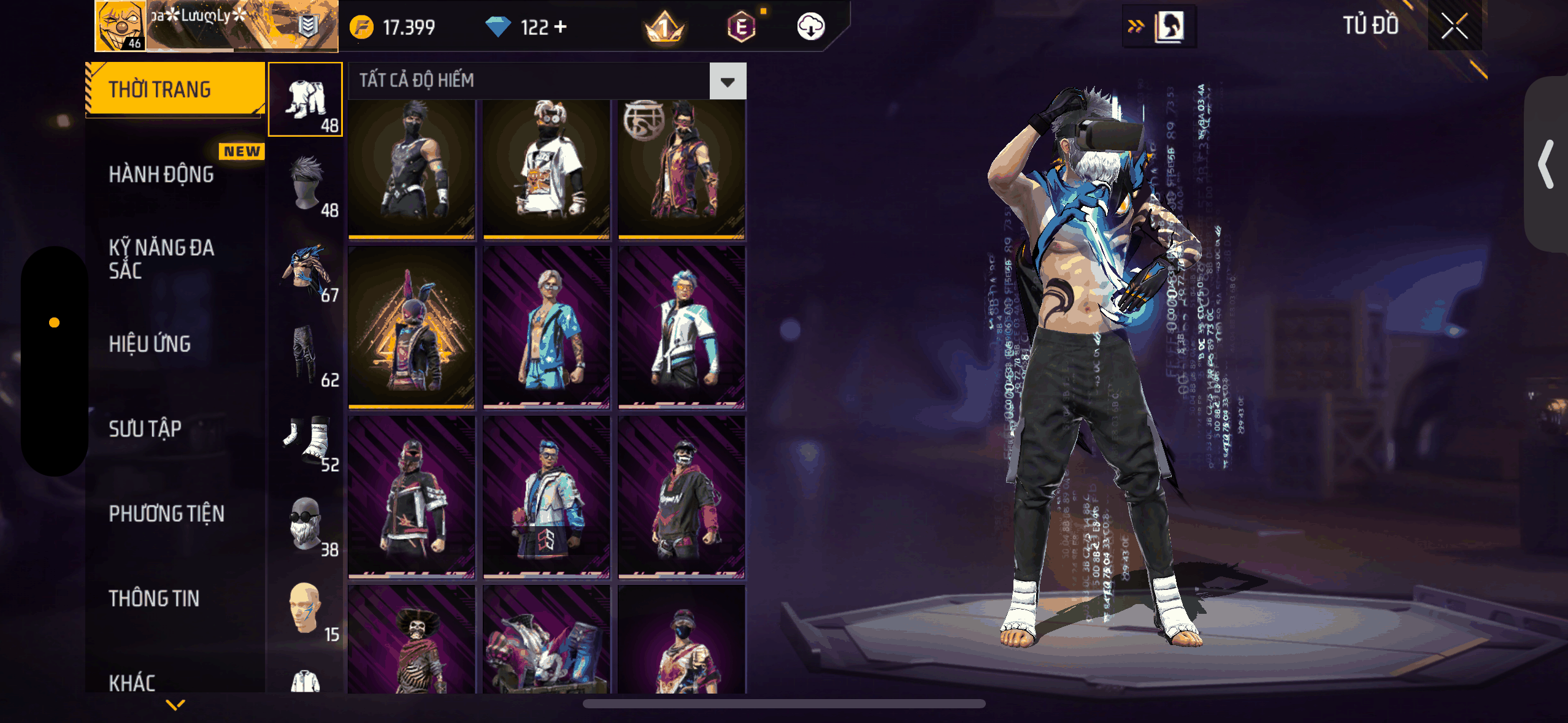
Task: Open the PHƯƠNG TIỆN category
Action: (166, 513)
